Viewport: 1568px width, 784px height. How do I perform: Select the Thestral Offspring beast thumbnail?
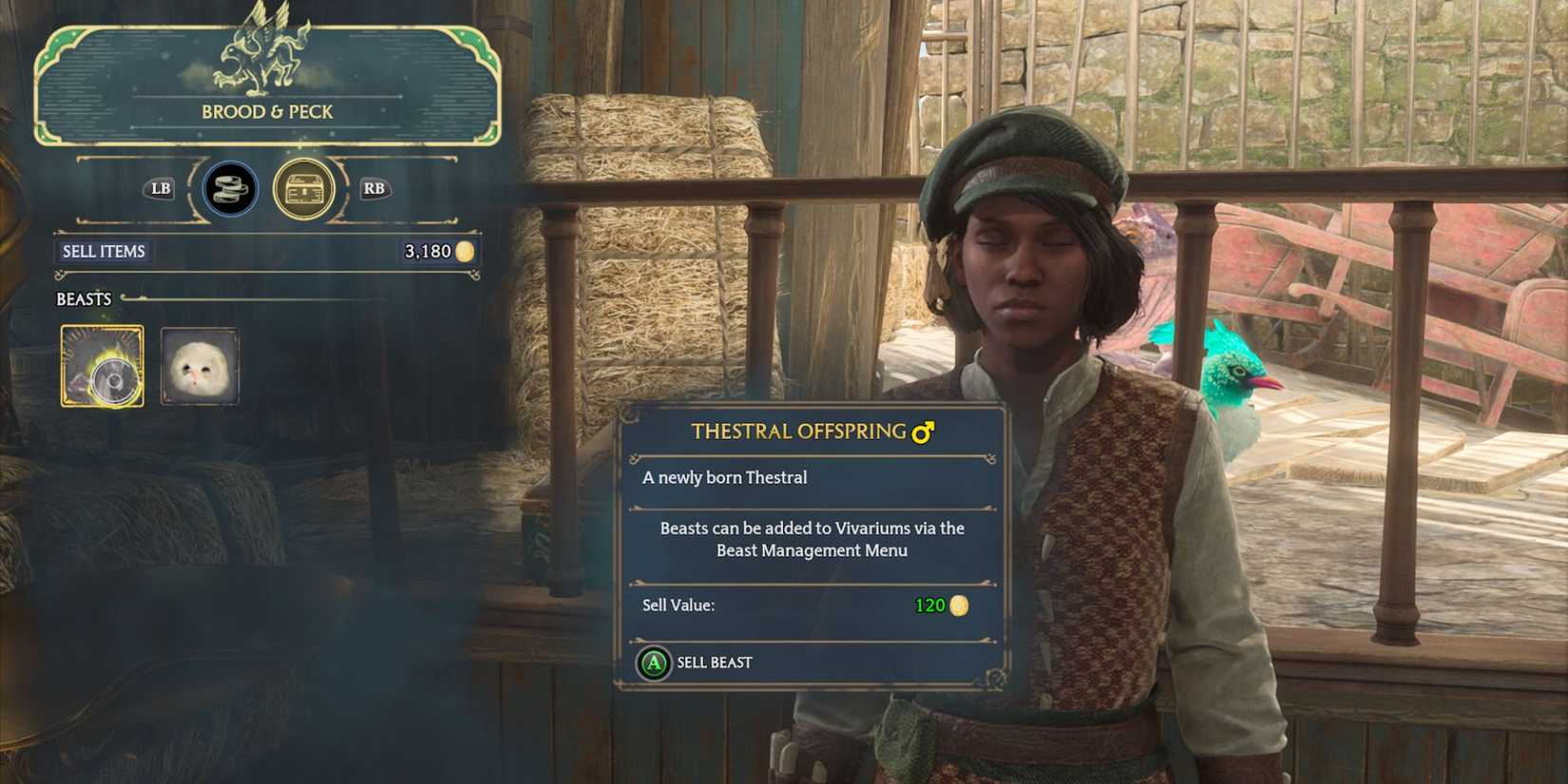[x=102, y=367]
